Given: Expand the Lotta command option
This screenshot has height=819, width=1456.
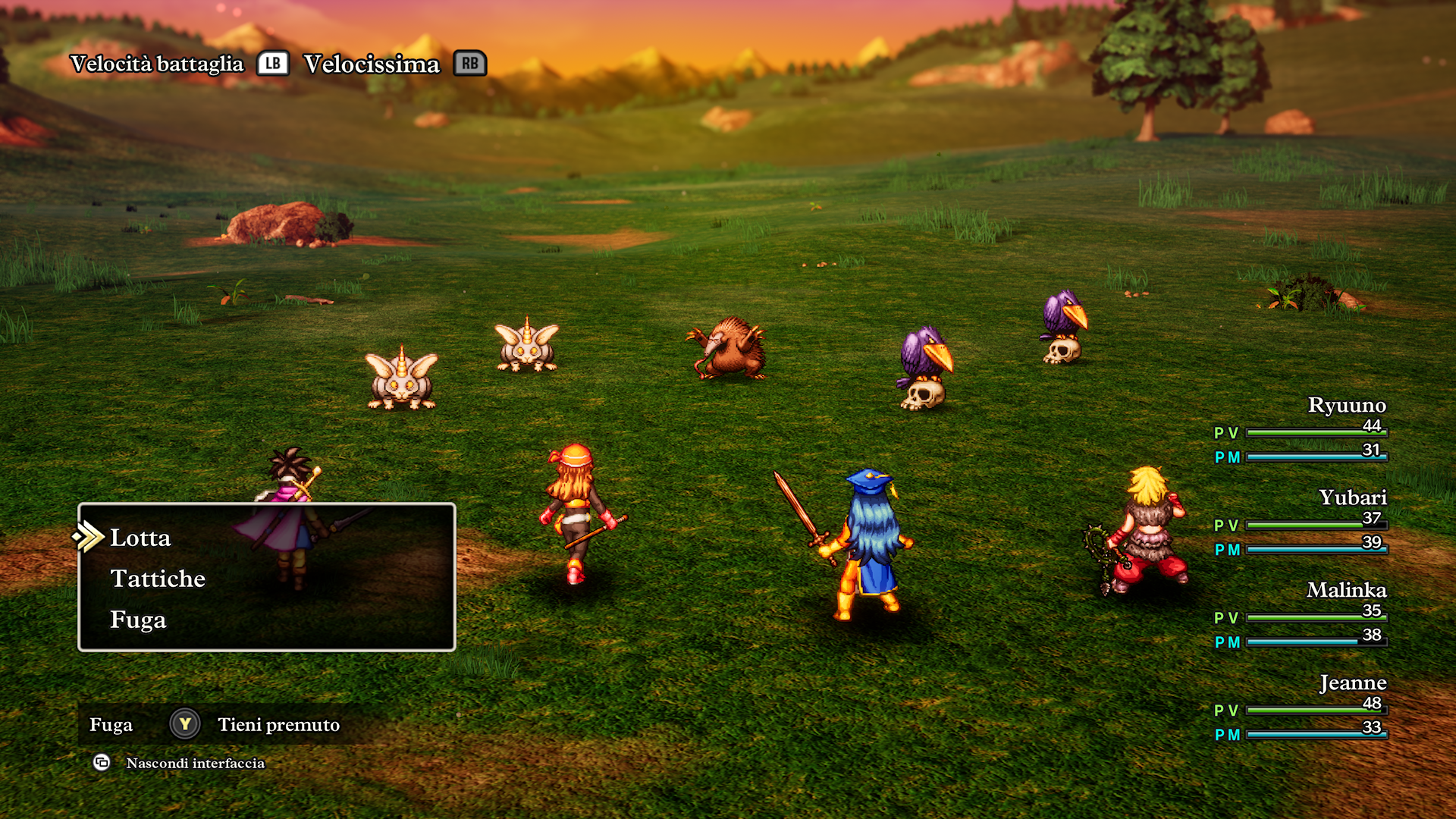Looking at the screenshot, I should (x=140, y=538).
